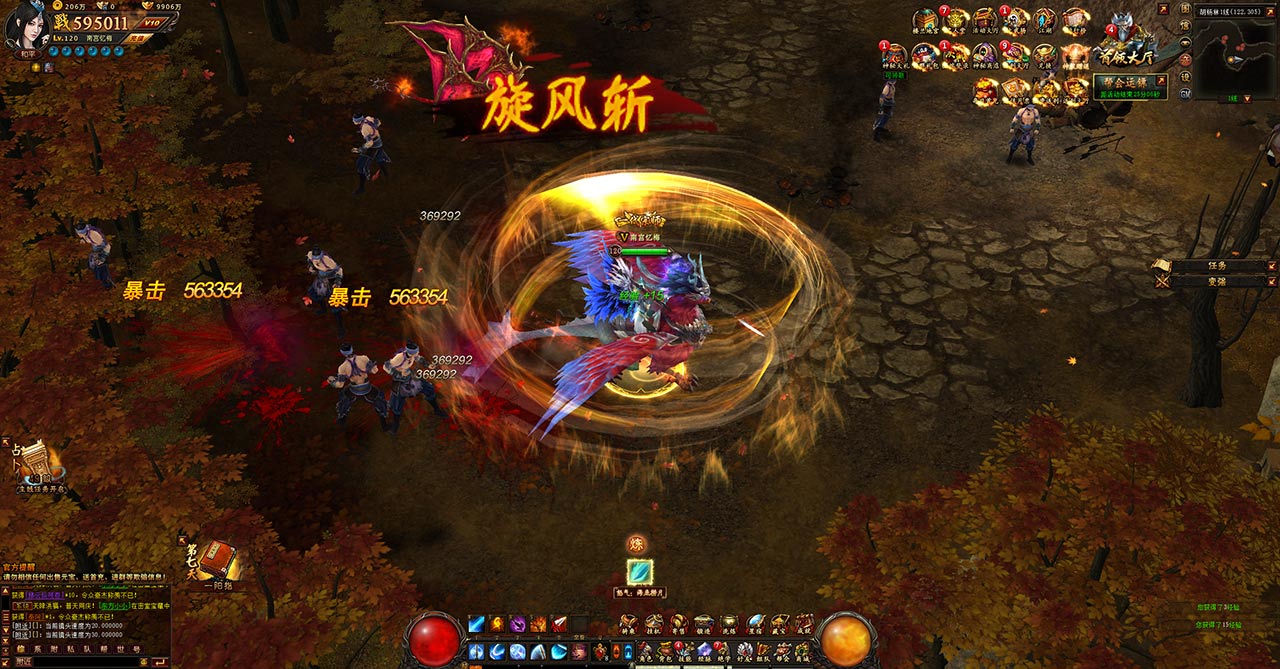Click the chat send enter-arrow button

tap(158, 662)
